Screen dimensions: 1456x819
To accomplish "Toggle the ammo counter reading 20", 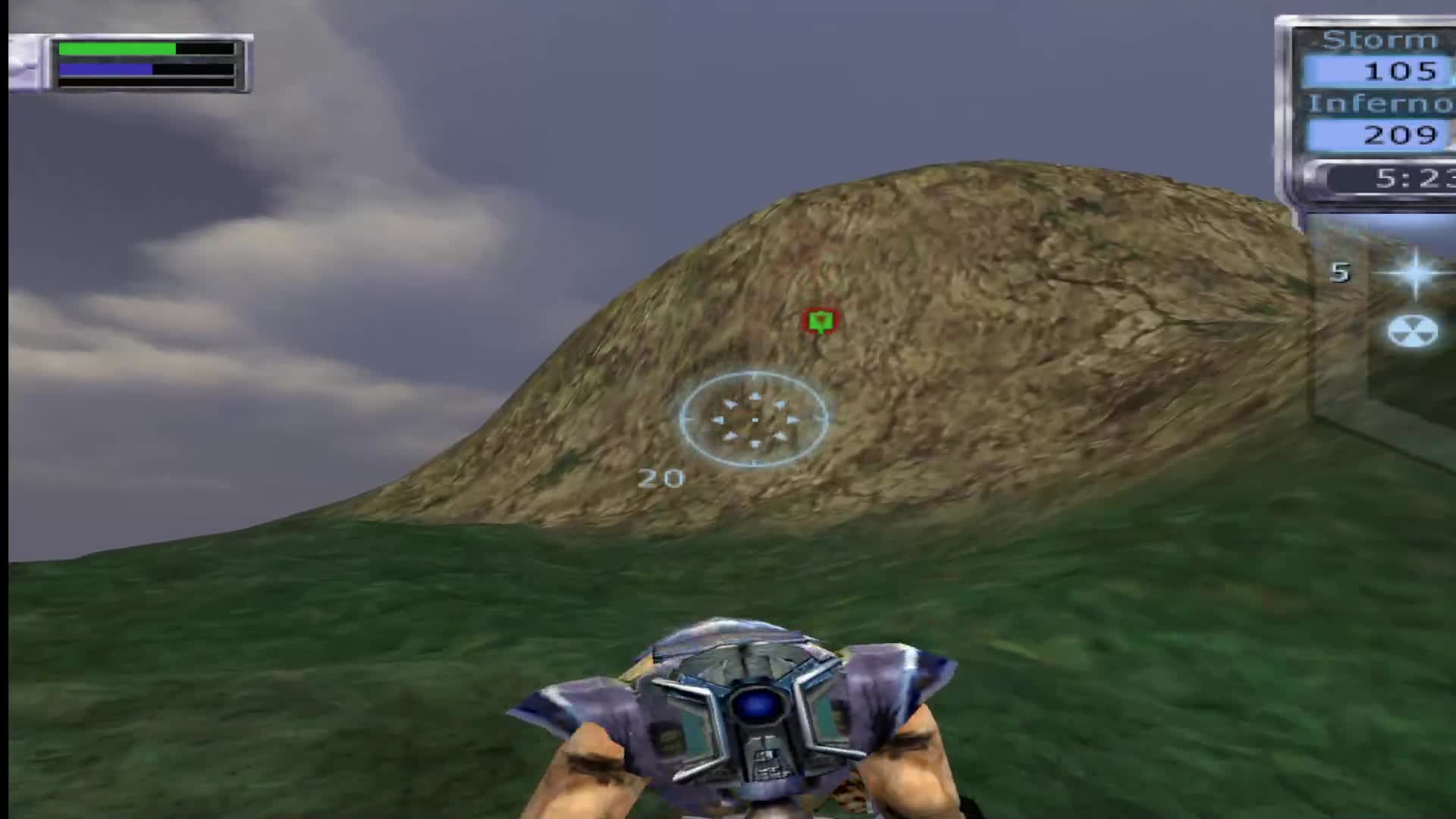I will click(x=662, y=478).
